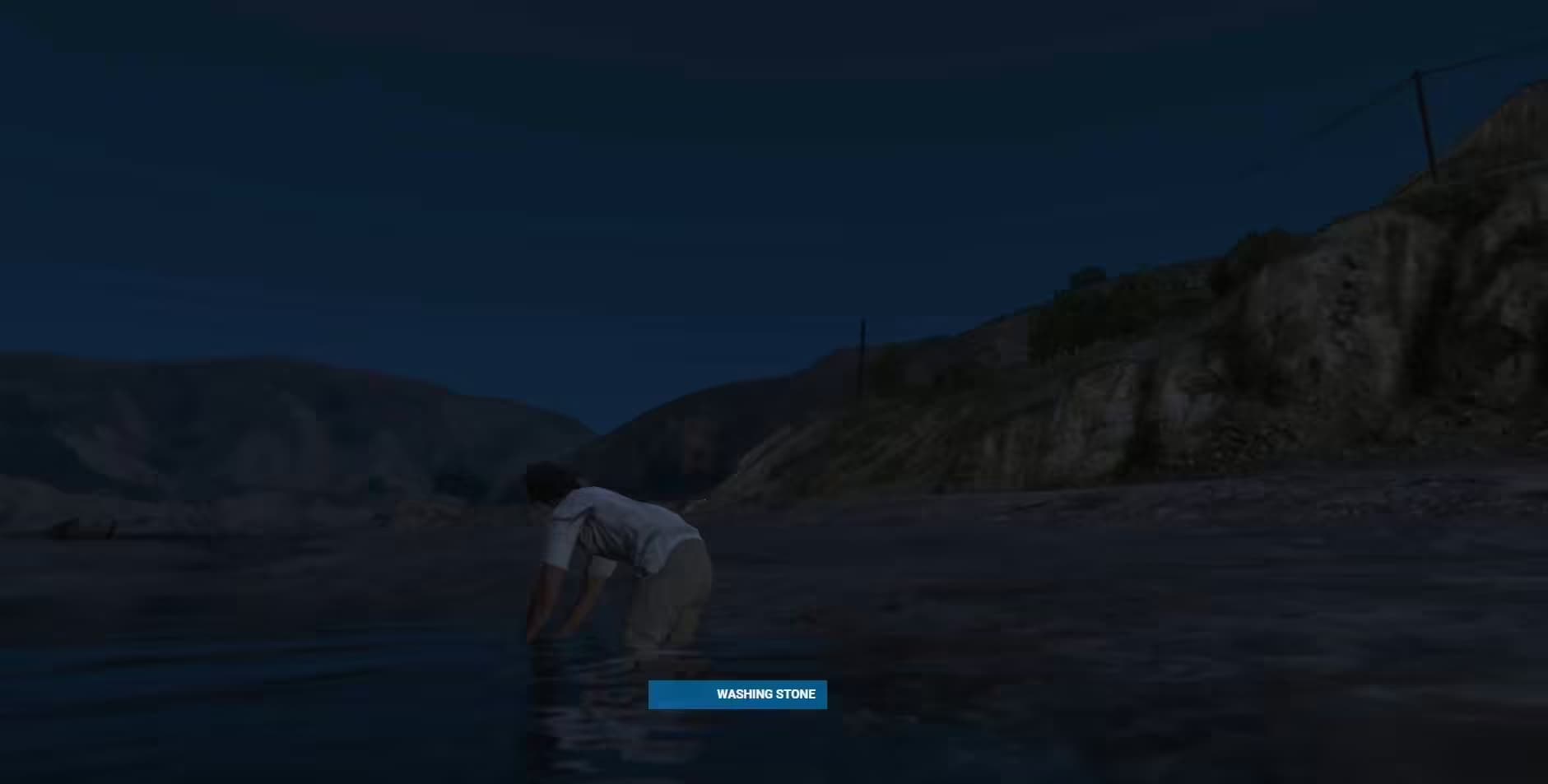
Task: Click the WASHING STONE button
Action: [738, 694]
